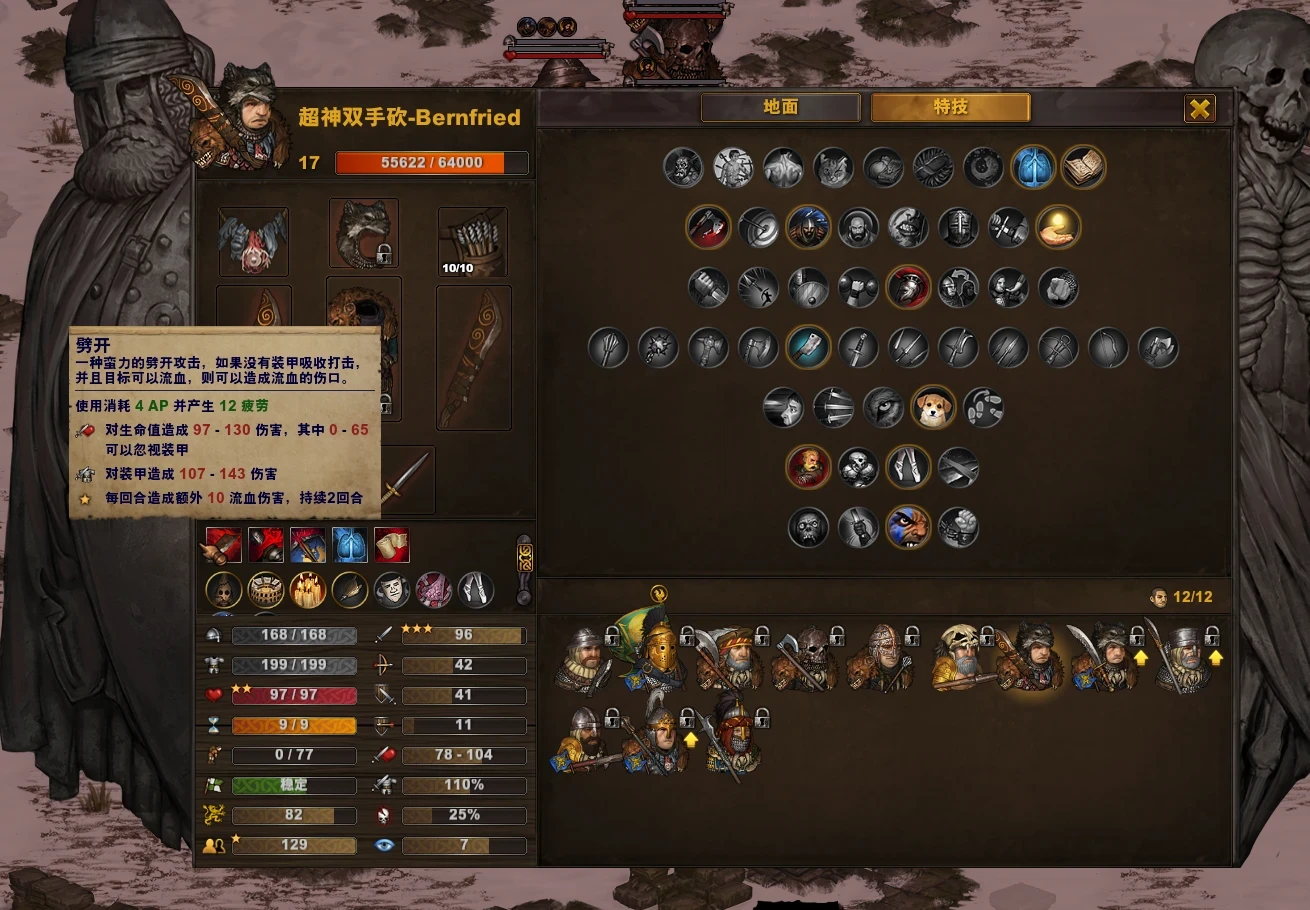
Task: Select the puppy dog perk icon
Action: click(x=933, y=408)
